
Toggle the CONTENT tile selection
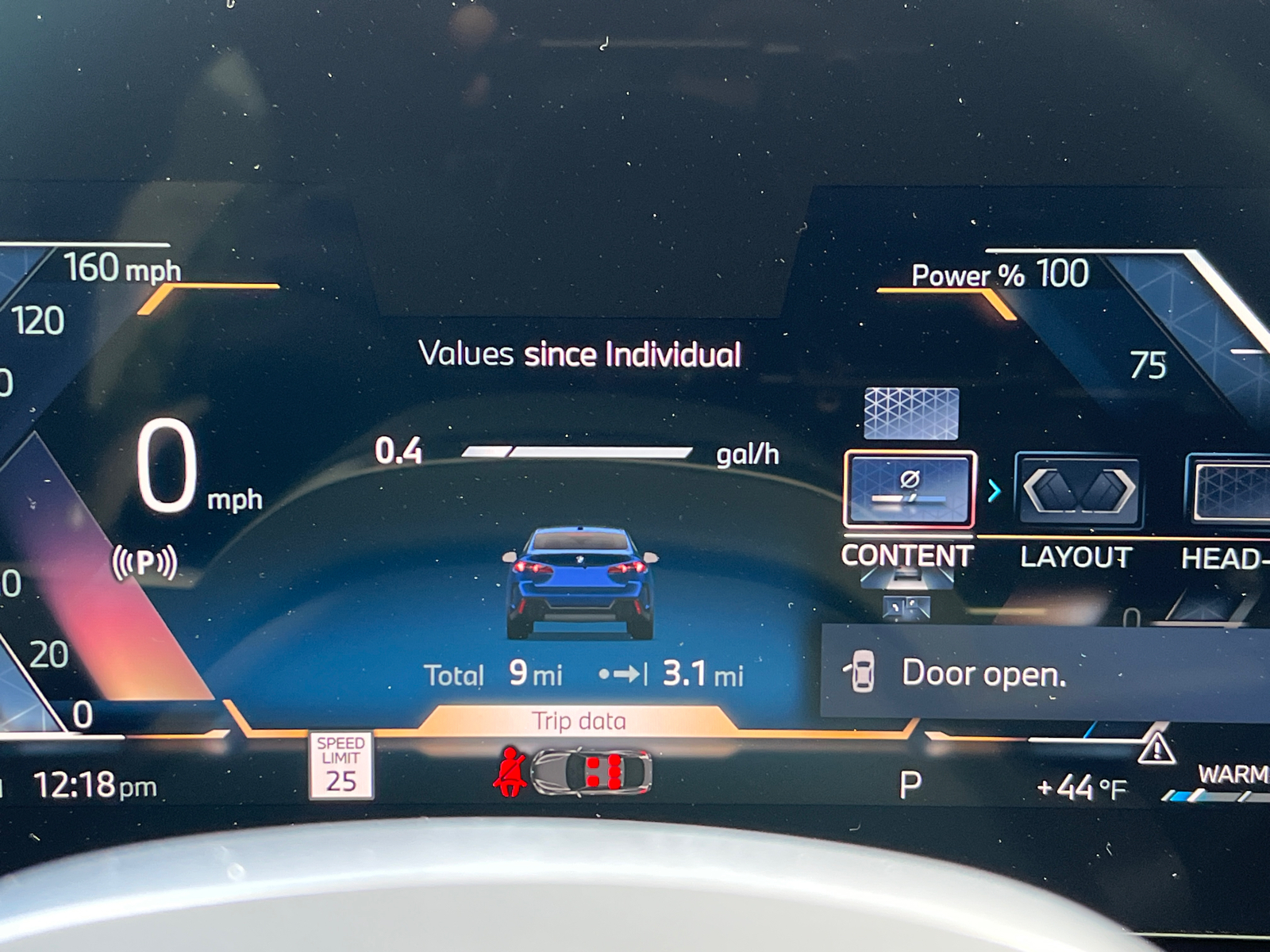[911, 489]
